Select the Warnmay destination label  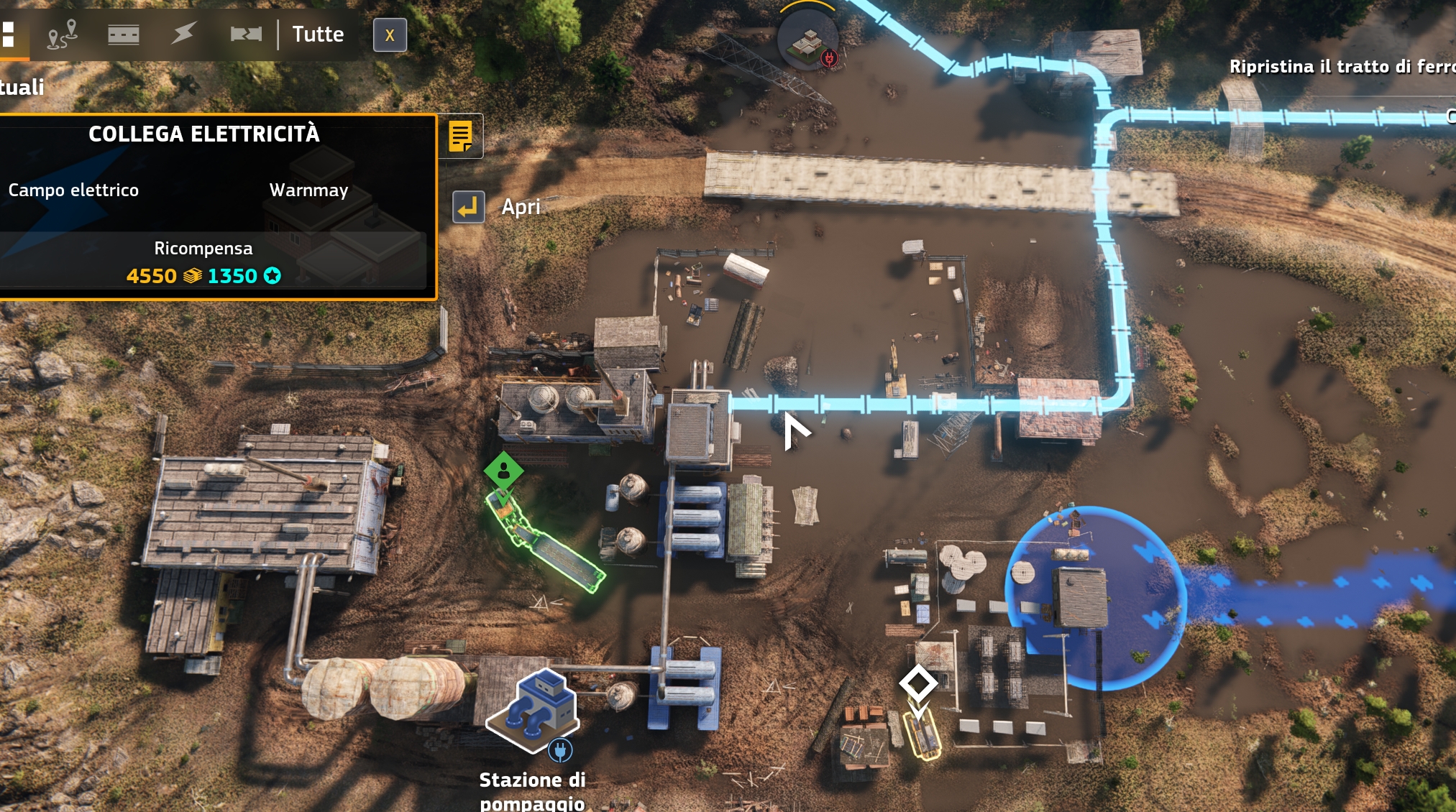(x=308, y=190)
